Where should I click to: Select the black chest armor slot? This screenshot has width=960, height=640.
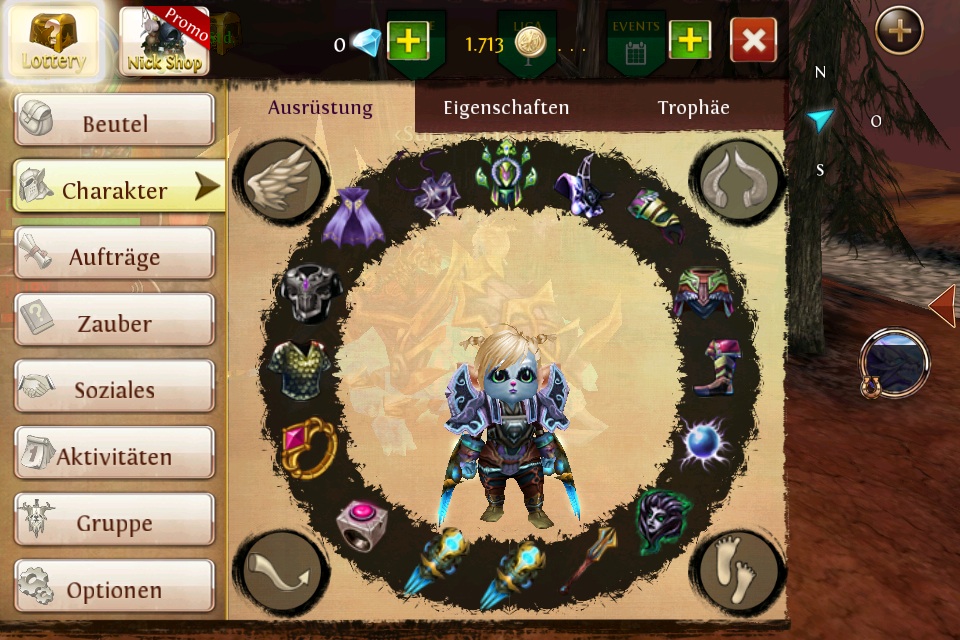[312, 293]
